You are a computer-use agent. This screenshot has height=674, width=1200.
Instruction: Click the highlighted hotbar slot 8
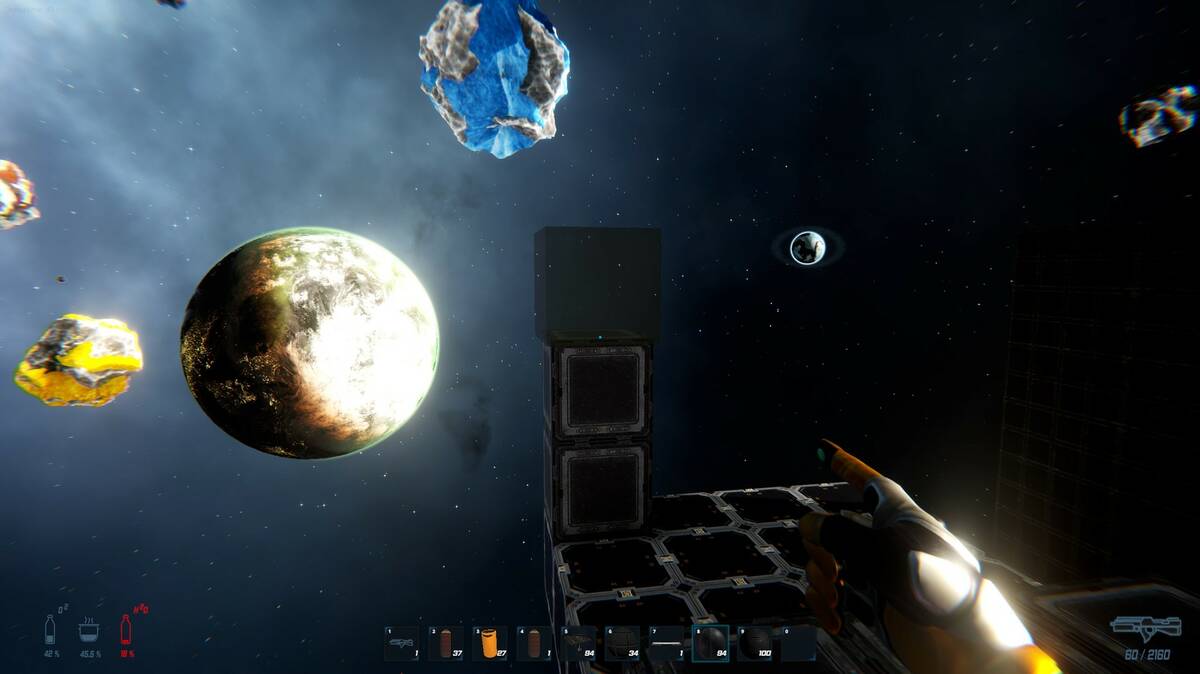point(710,643)
